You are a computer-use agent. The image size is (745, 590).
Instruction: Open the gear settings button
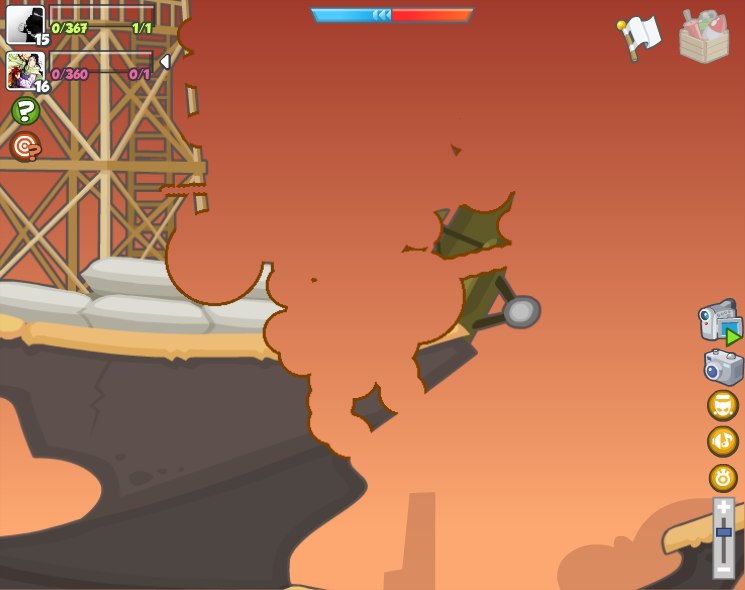click(x=722, y=477)
